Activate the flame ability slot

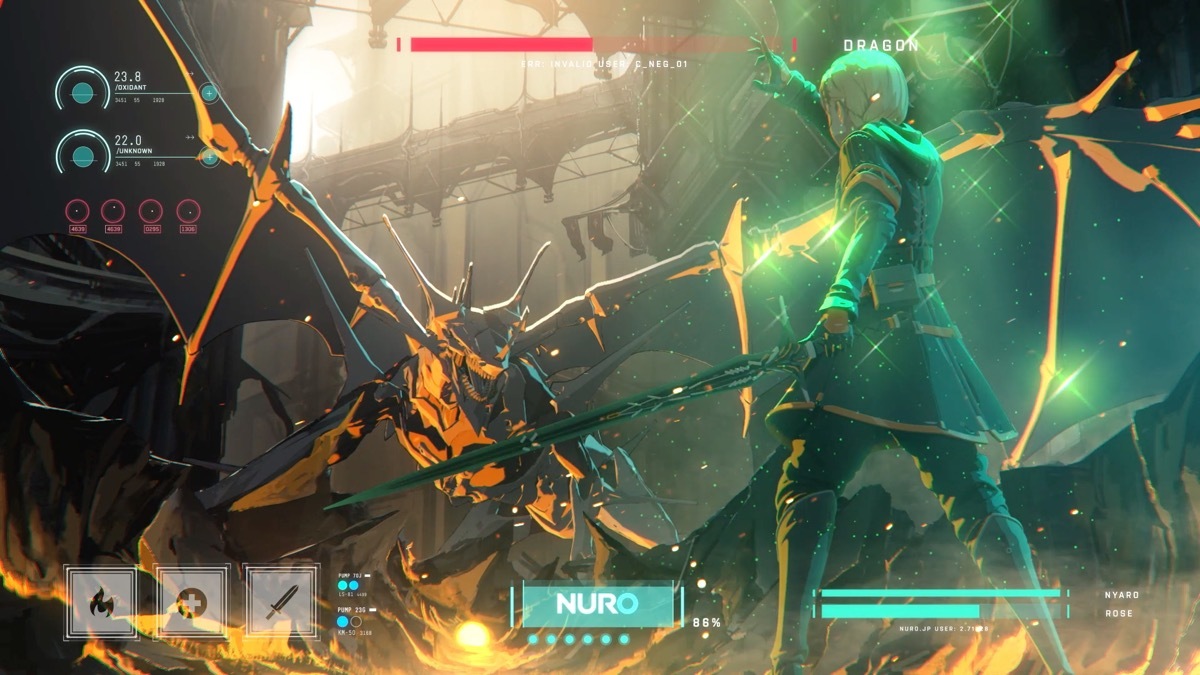coord(101,602)
